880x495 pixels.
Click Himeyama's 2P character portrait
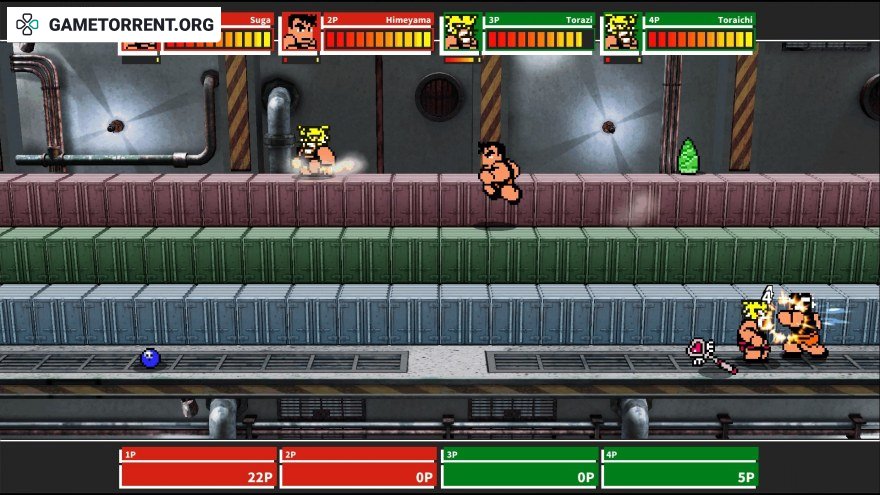(299, 32)
